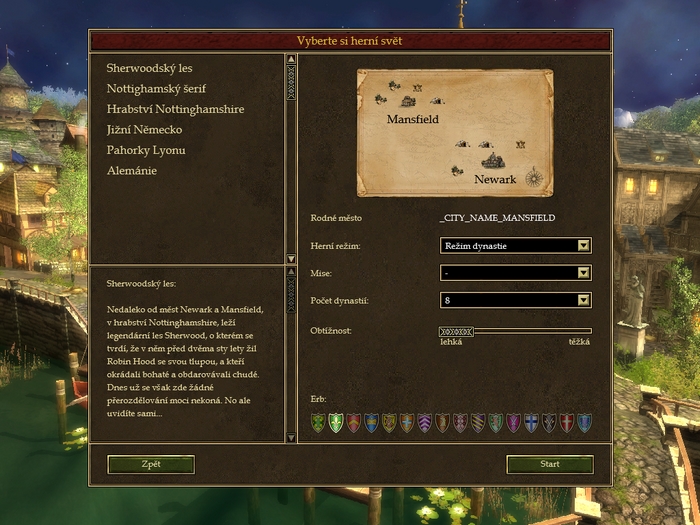
Task: Click the Mansfield and Newark map preview
Action: (455, 133)
